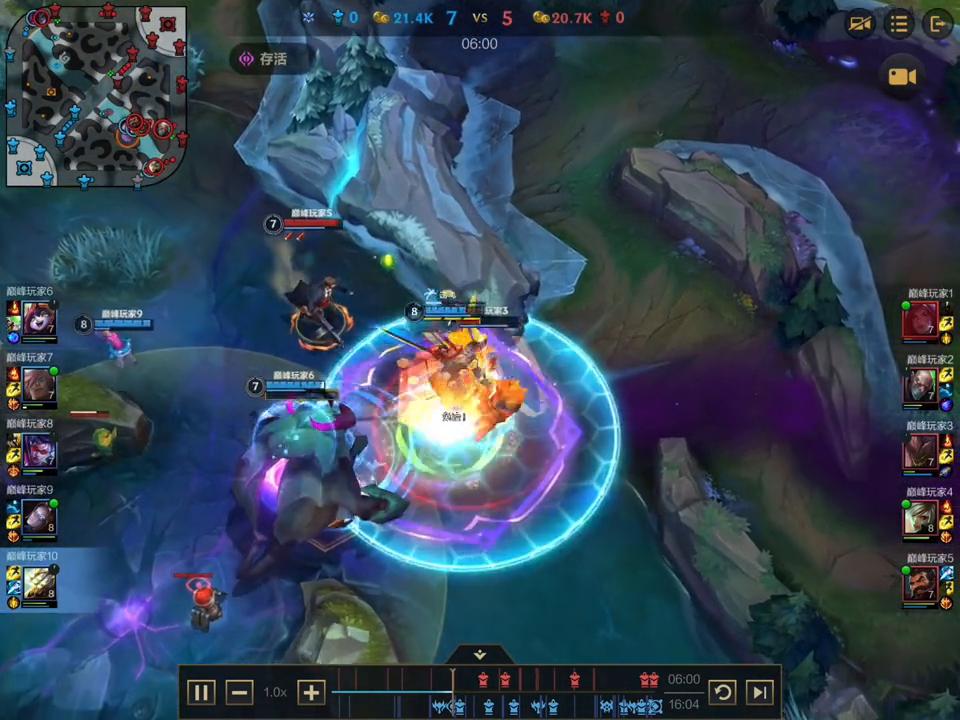The height and width of the screenshot is (720, 960).
Task: Select 巅峰玩家10 portrait
Action: click(39, 584)
